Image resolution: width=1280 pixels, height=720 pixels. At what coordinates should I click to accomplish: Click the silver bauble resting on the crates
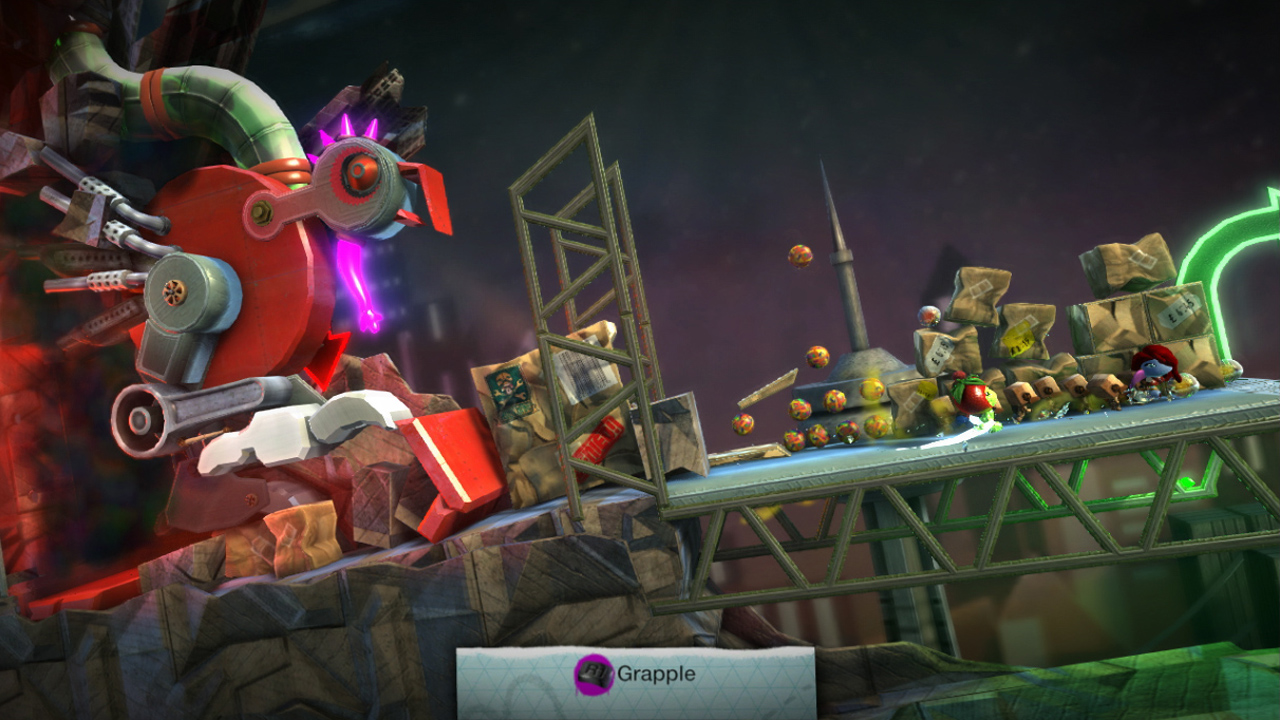tap(928, 315)
